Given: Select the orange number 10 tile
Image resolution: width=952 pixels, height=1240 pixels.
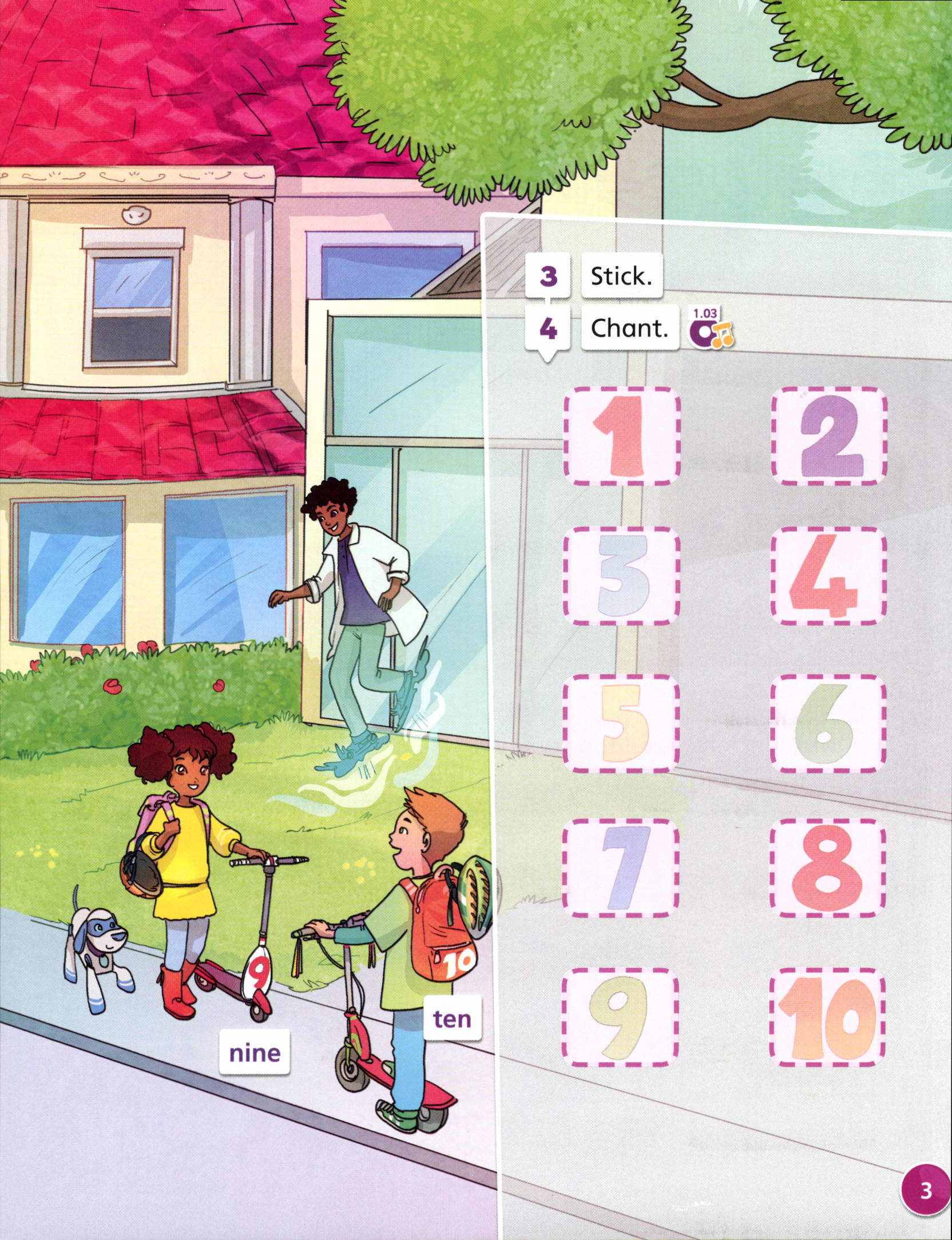Looking at the screenshot, I should [827, 1017].
